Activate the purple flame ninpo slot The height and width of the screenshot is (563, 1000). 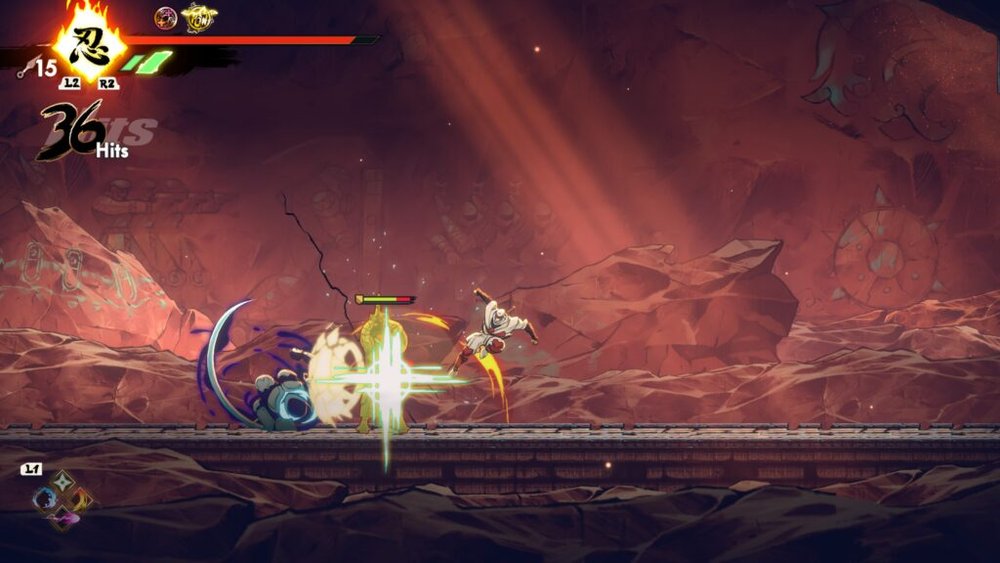point(62,517)
